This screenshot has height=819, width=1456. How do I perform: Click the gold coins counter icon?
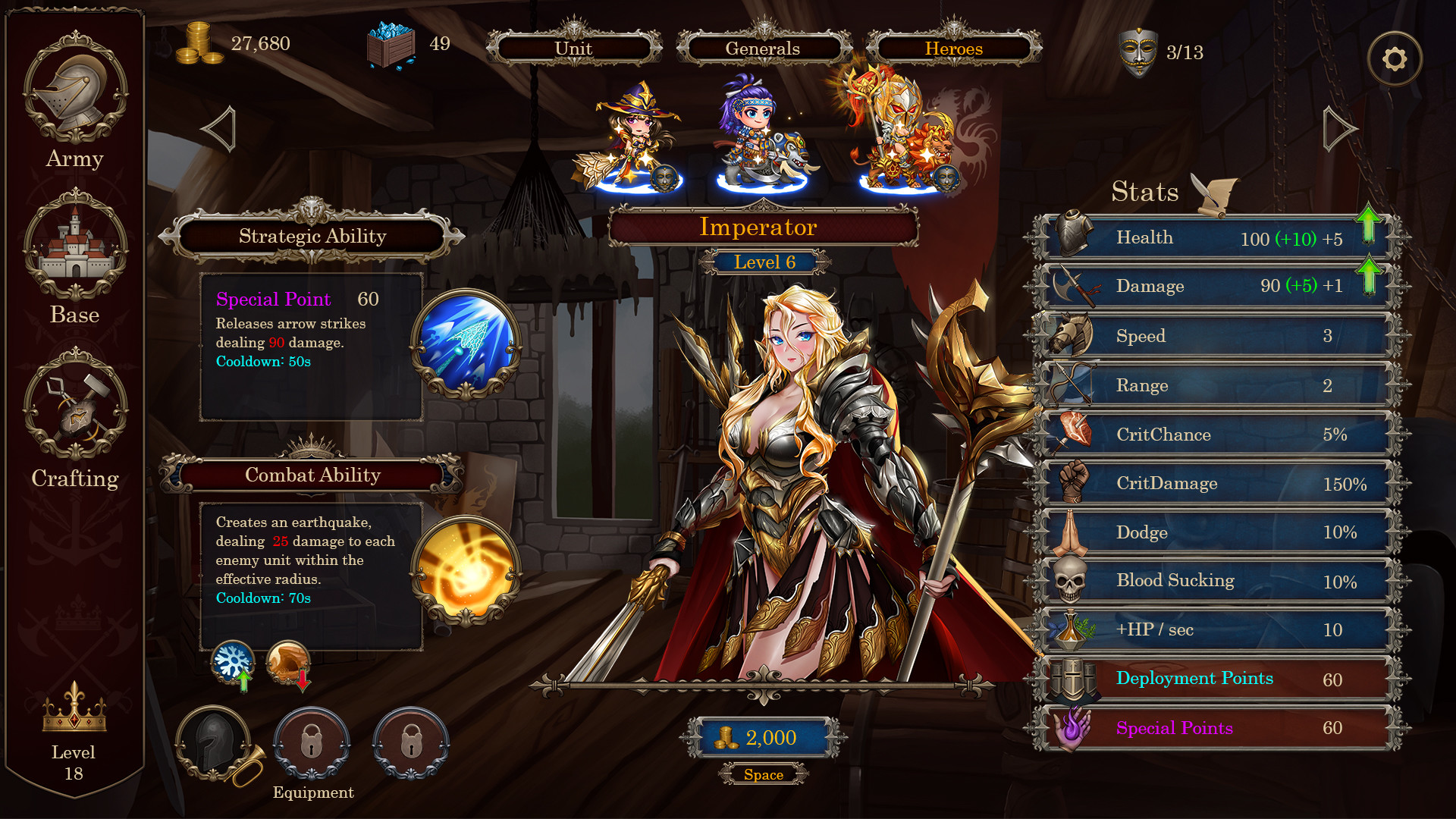coord(199,44)
